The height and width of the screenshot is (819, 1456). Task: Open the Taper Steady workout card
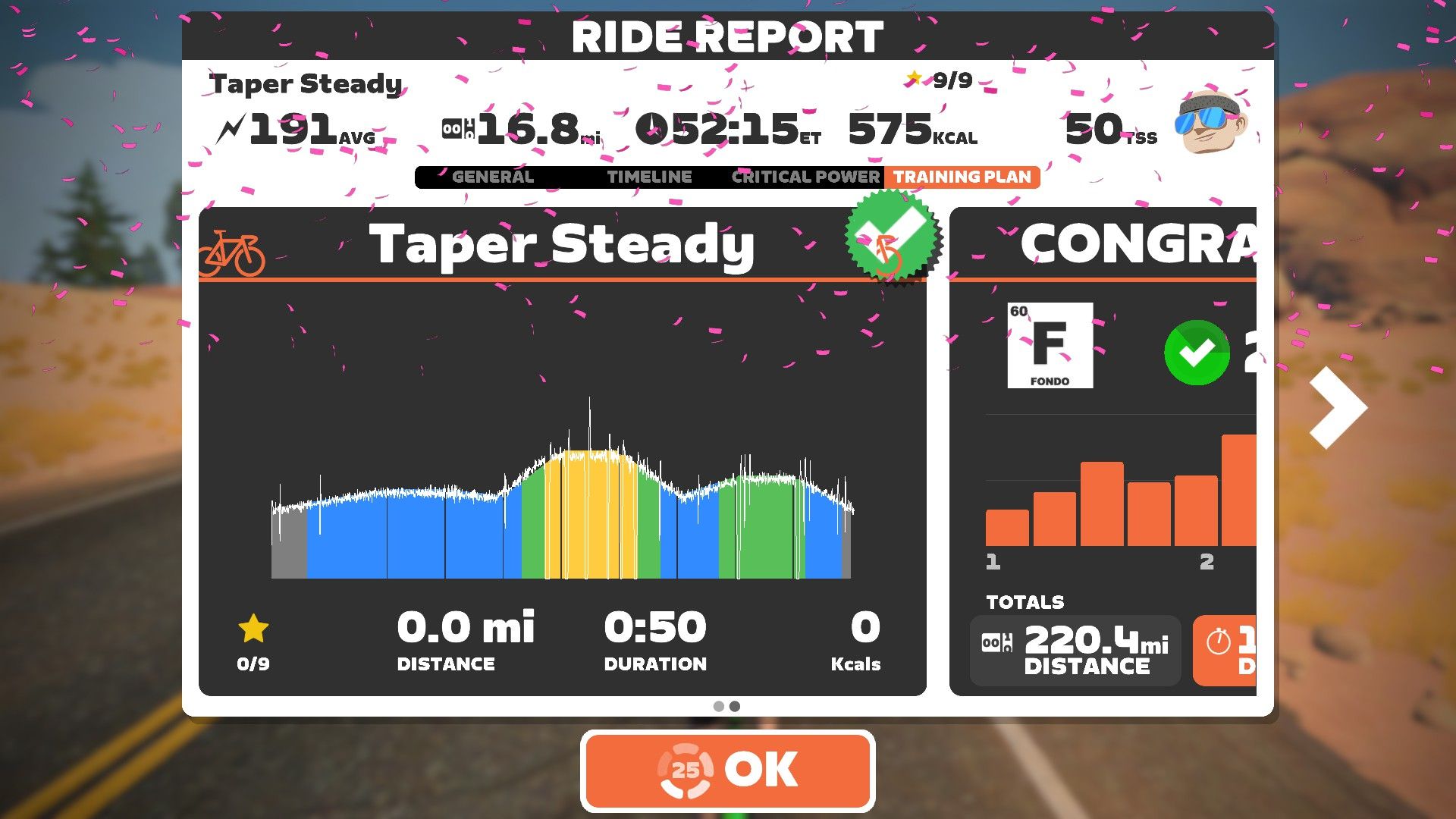pos(562,450)
